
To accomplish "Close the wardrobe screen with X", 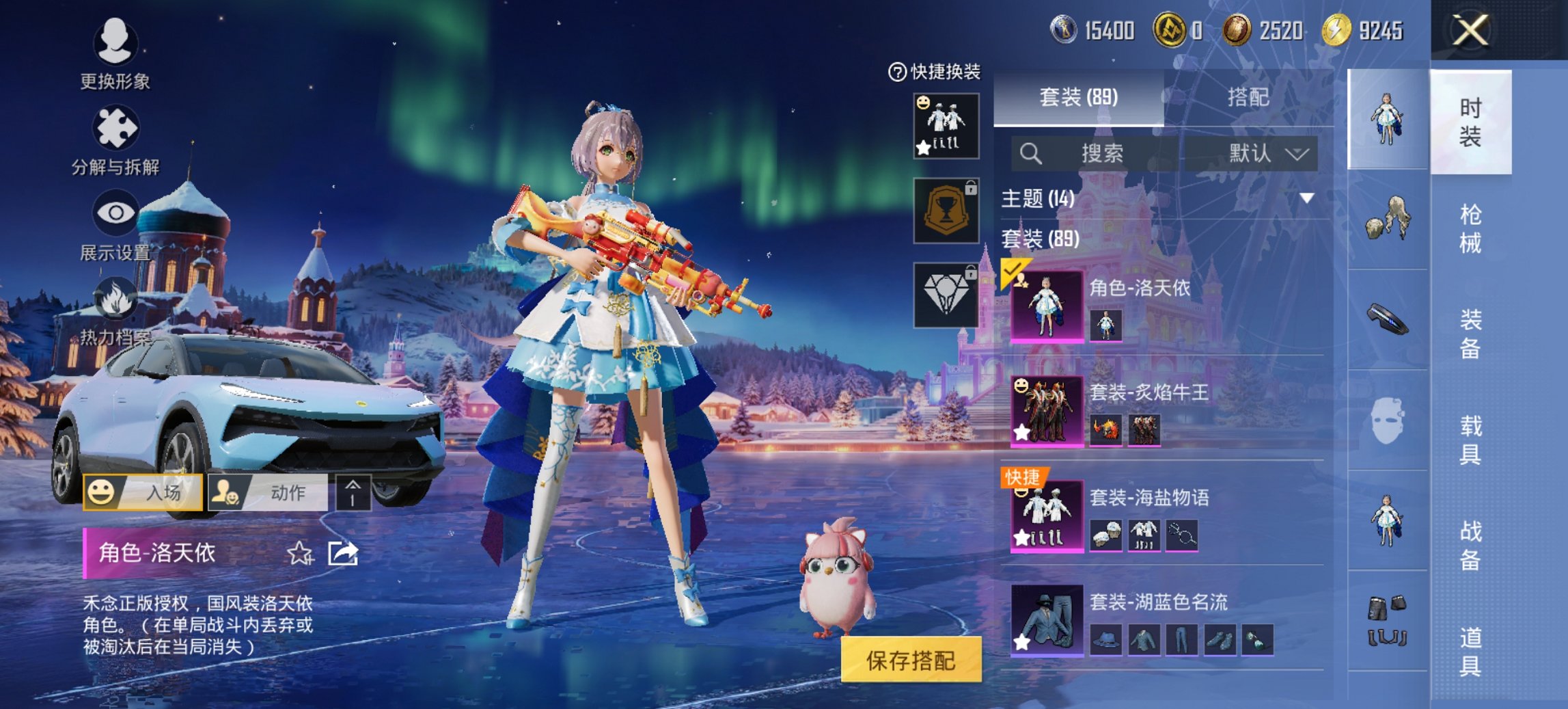I will 1470,31.
